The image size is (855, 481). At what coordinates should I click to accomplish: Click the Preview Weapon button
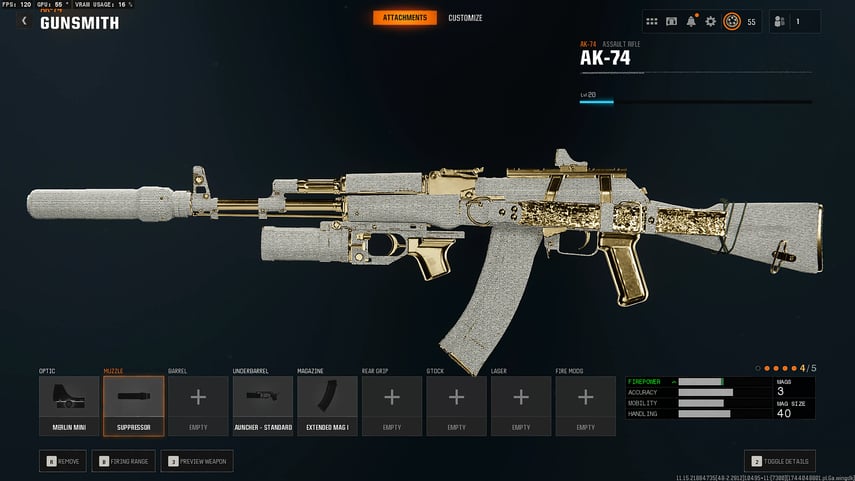(199, 461)
